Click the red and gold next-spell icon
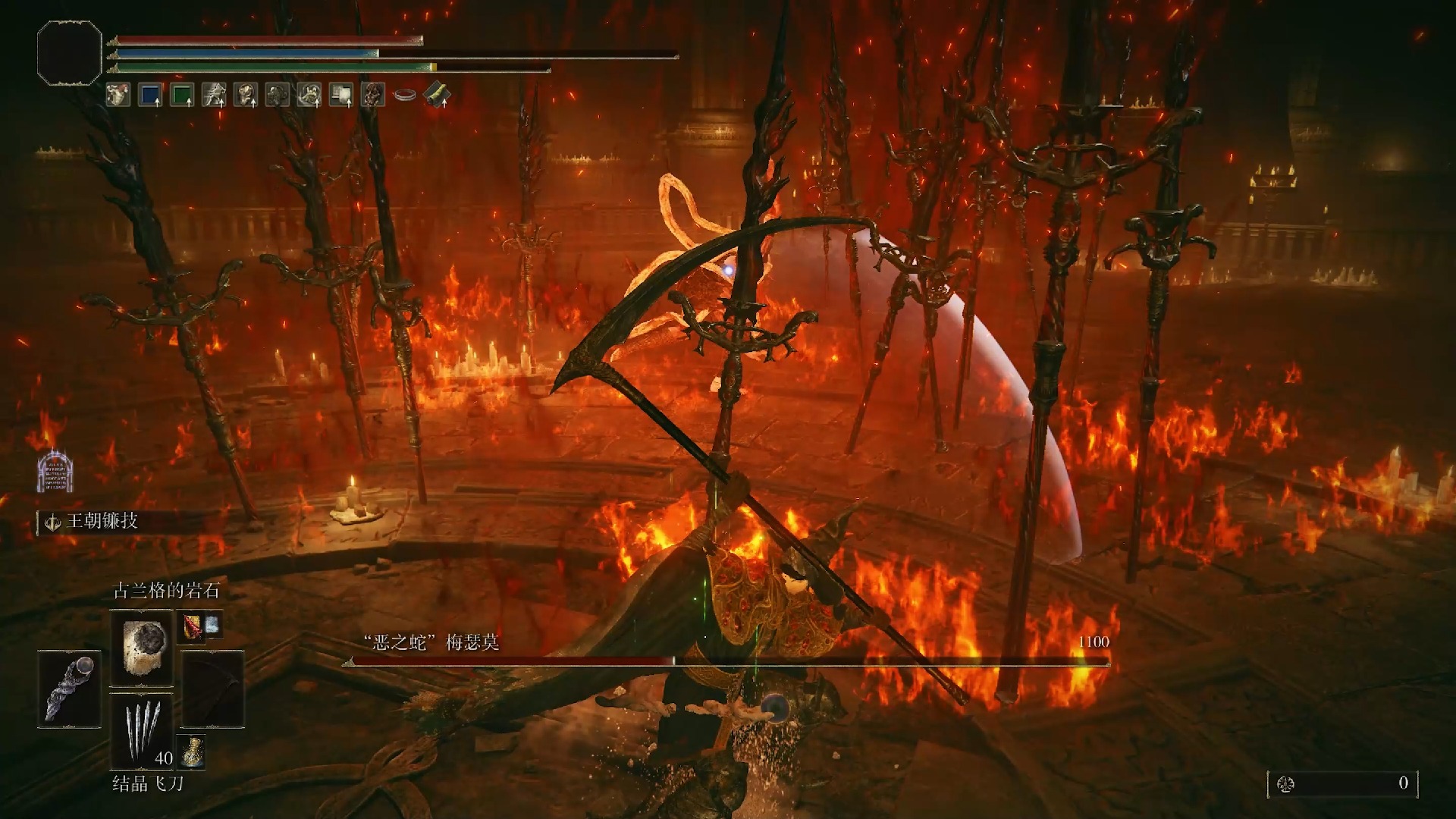This screenshot has width=1456, height=819. (x=191, y=626)
